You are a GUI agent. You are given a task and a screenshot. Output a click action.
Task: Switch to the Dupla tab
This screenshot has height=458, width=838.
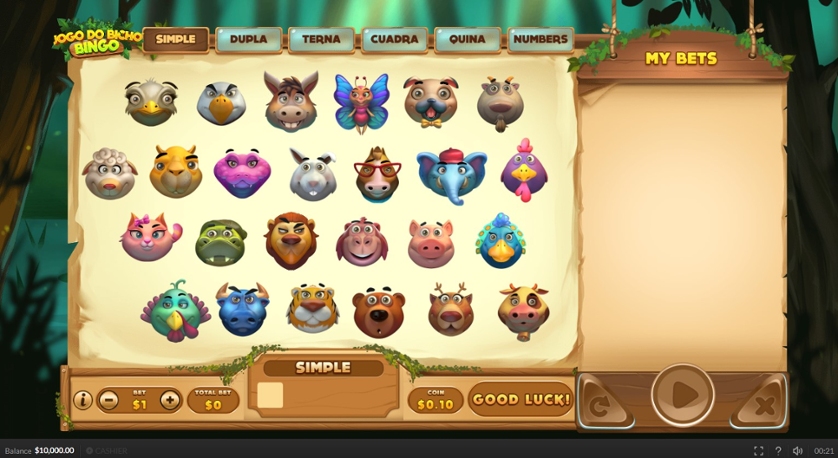pyautogui.click(x=248, y=40)
